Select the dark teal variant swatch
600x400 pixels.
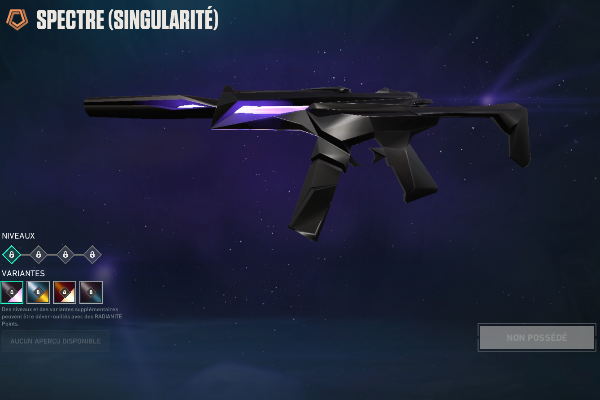pyautogui.click(x=91, y=292)
